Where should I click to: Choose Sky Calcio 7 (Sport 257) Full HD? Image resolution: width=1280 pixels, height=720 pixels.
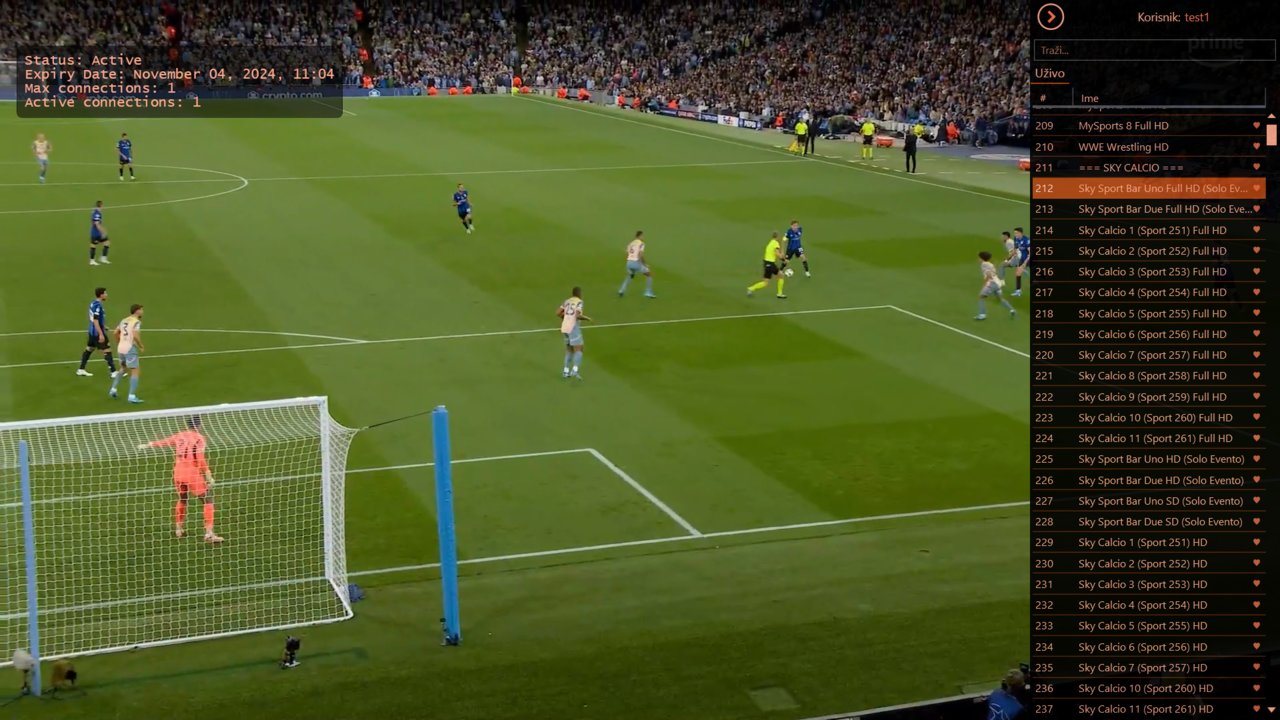pyautogui.click(x=1152, y=355)
